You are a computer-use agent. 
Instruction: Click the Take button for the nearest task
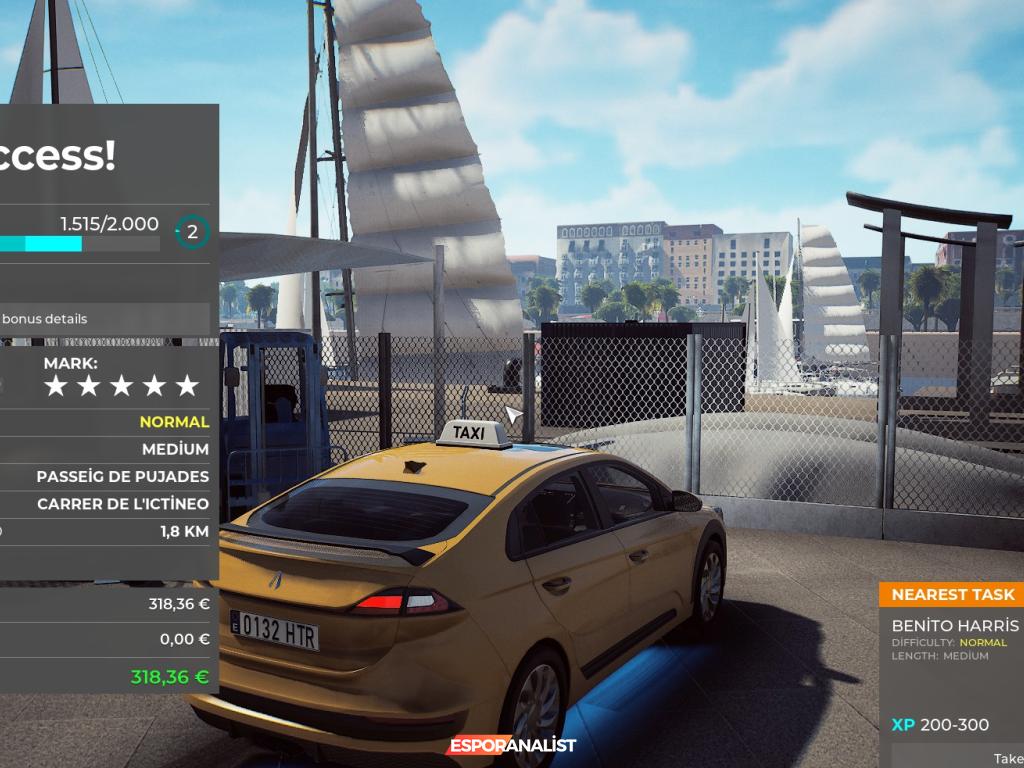point(1005,758)
